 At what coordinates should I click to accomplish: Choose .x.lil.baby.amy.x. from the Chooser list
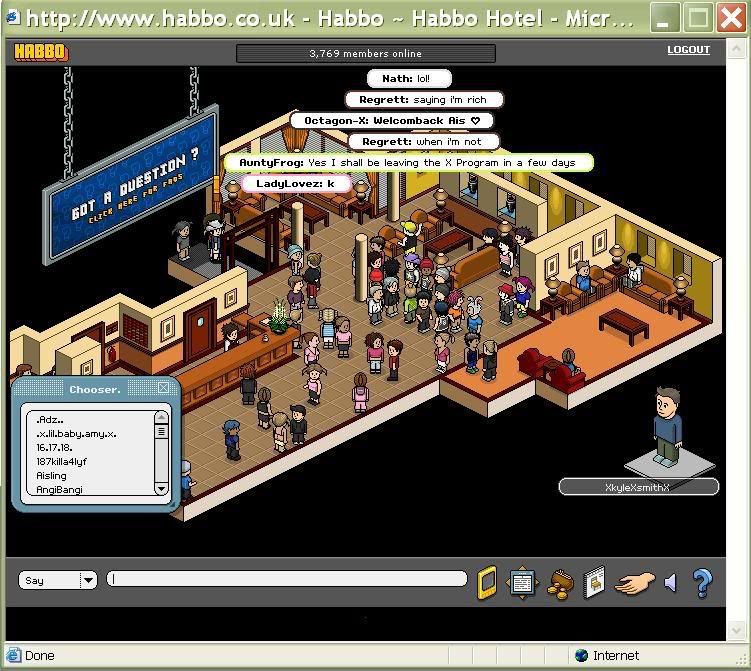(76, 434)
